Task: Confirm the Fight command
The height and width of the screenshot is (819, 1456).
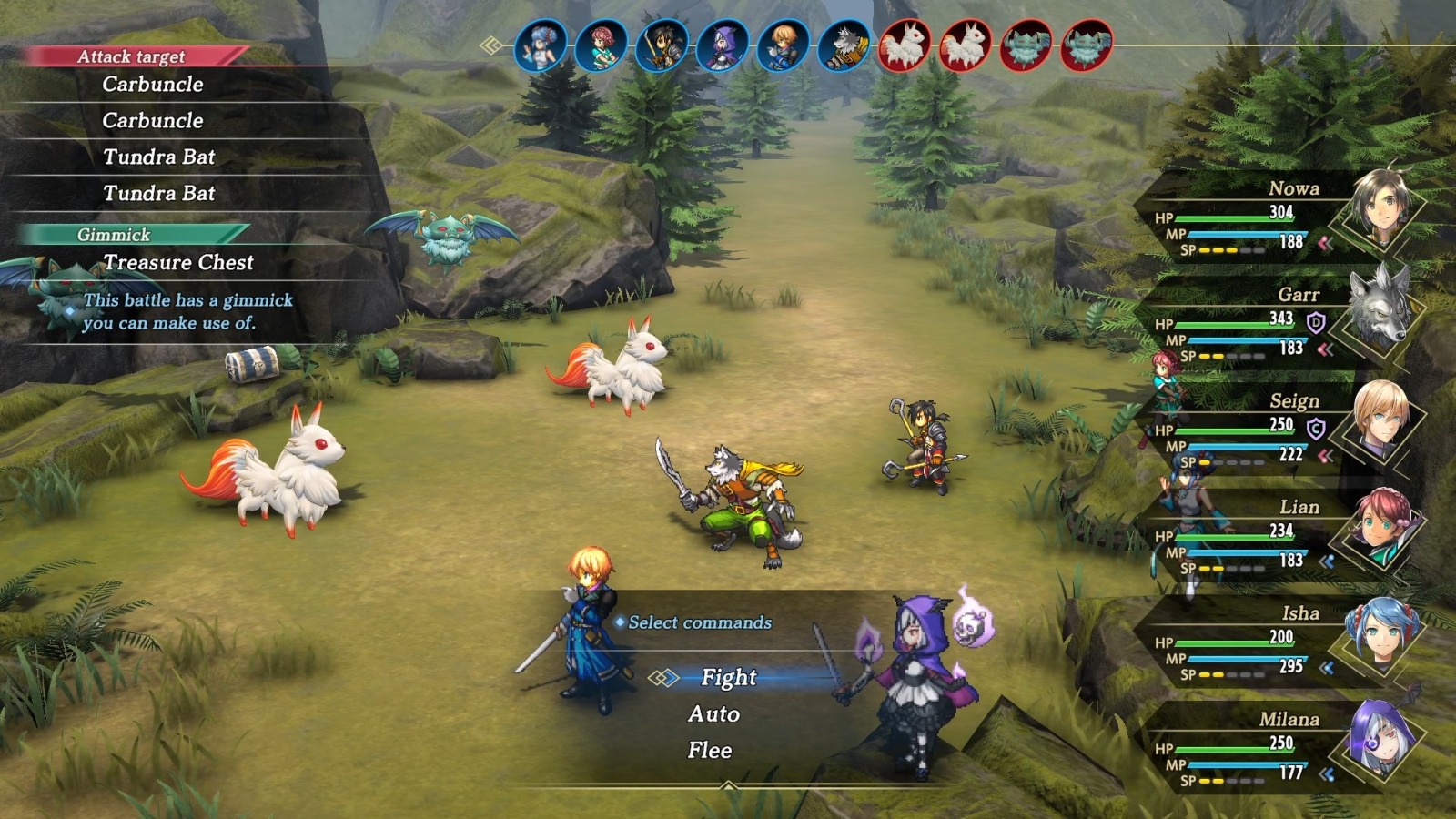Action: 728,678
